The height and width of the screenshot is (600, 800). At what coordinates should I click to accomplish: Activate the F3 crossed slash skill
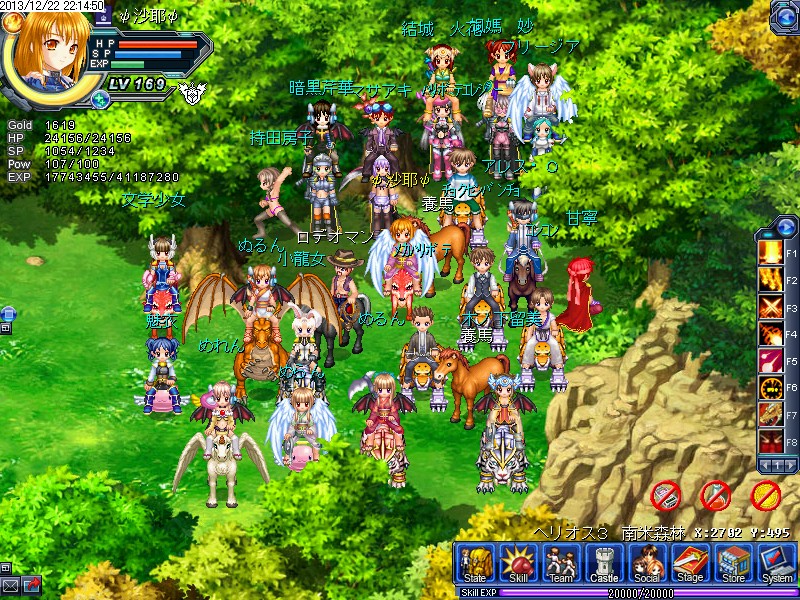coord(770,305)
